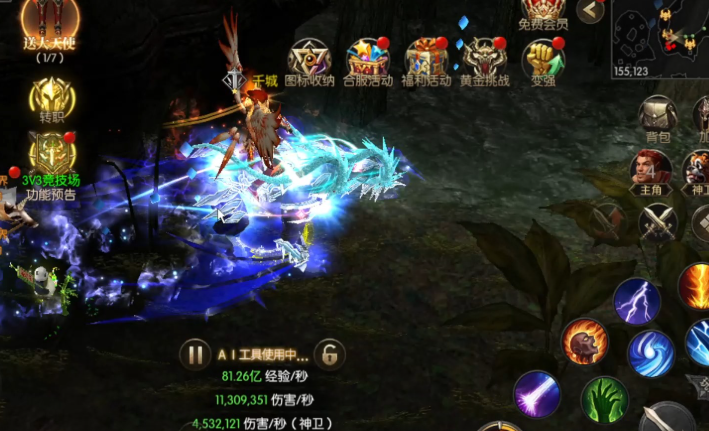
Task: Open the 变强 power-up fist icon
Action: click(x=541, y=59)
